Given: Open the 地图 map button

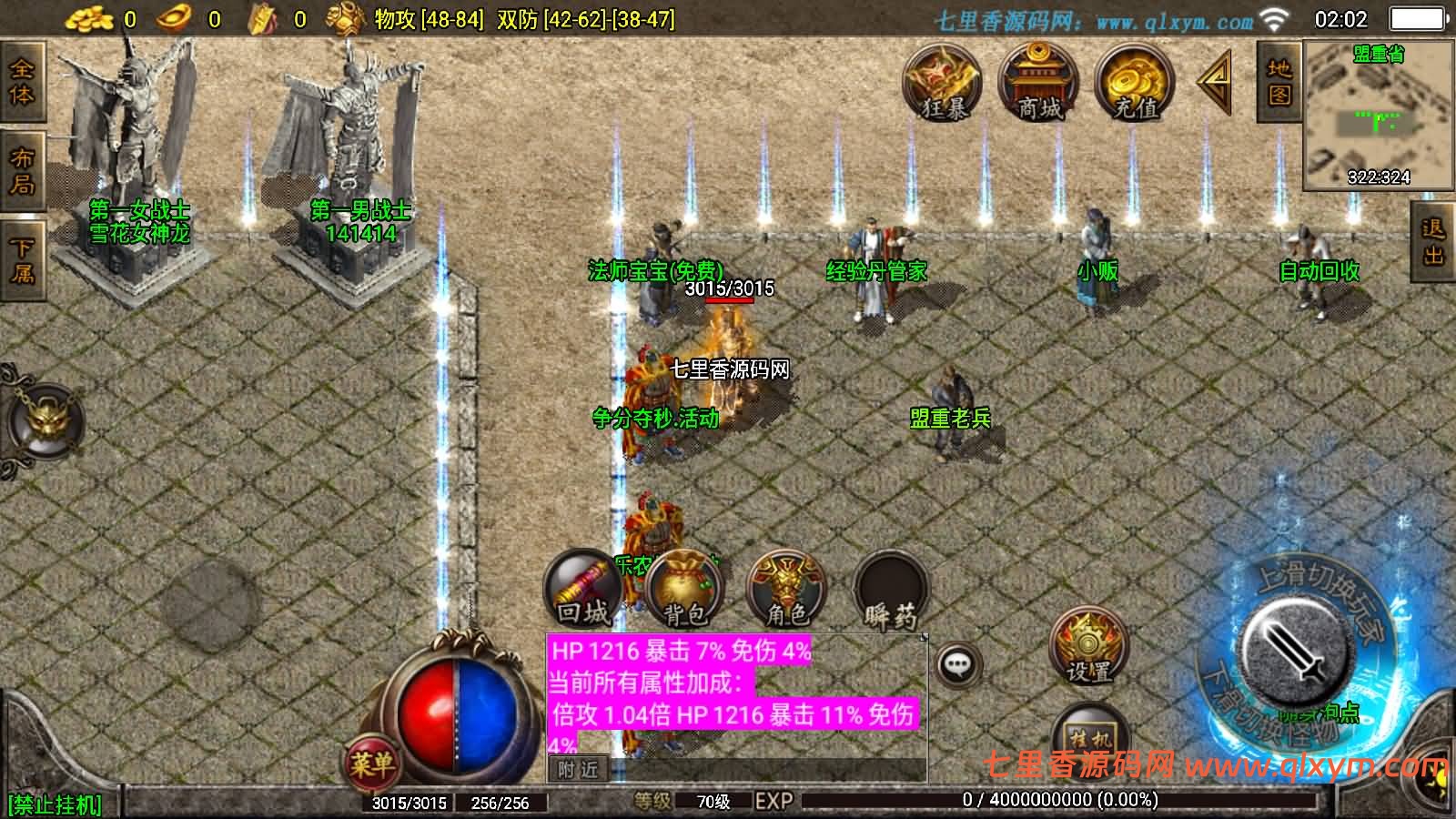Looking at the screenshot, I should coord(1279,82).
